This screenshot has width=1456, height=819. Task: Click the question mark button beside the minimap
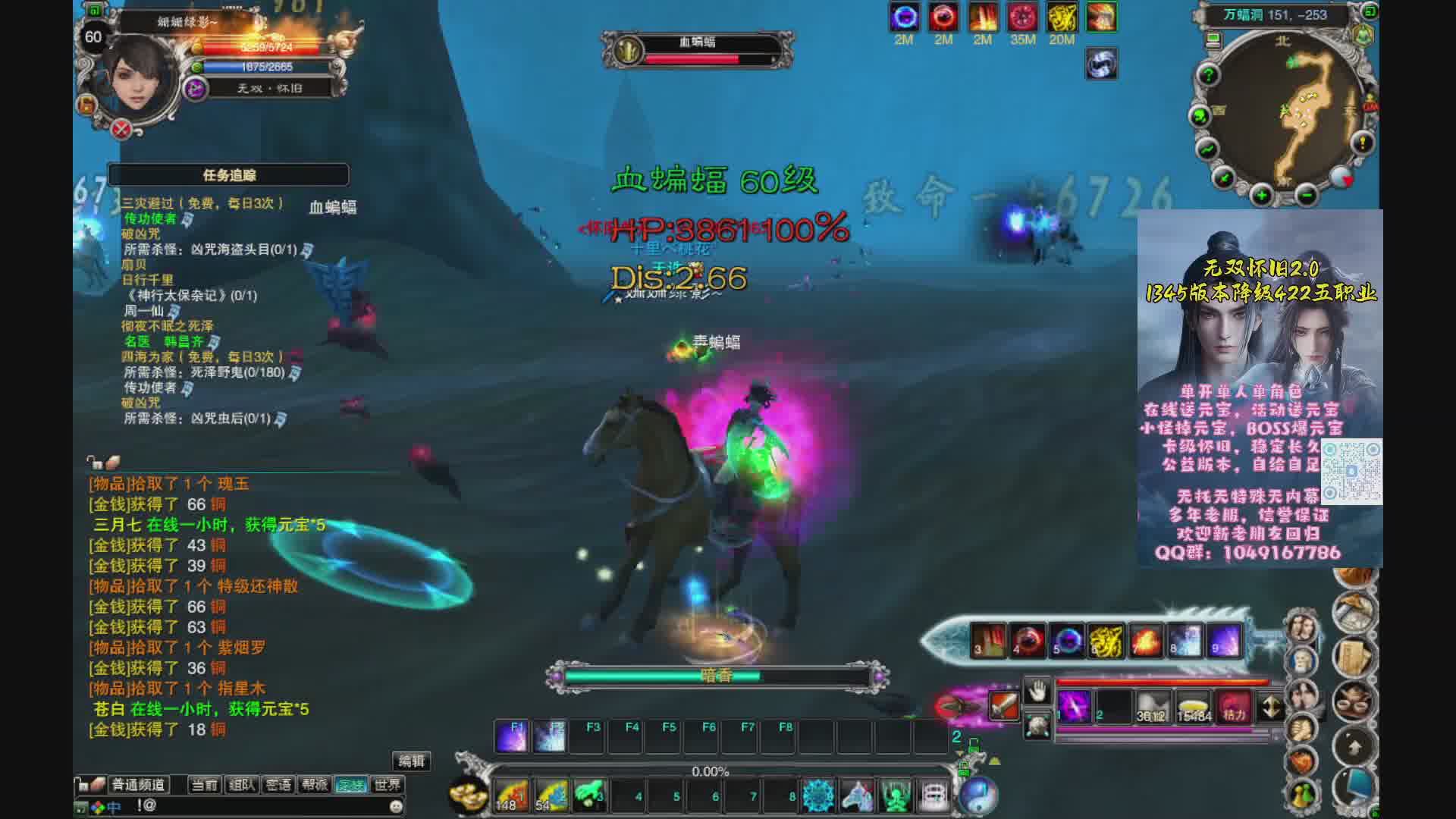(1208, 74)
